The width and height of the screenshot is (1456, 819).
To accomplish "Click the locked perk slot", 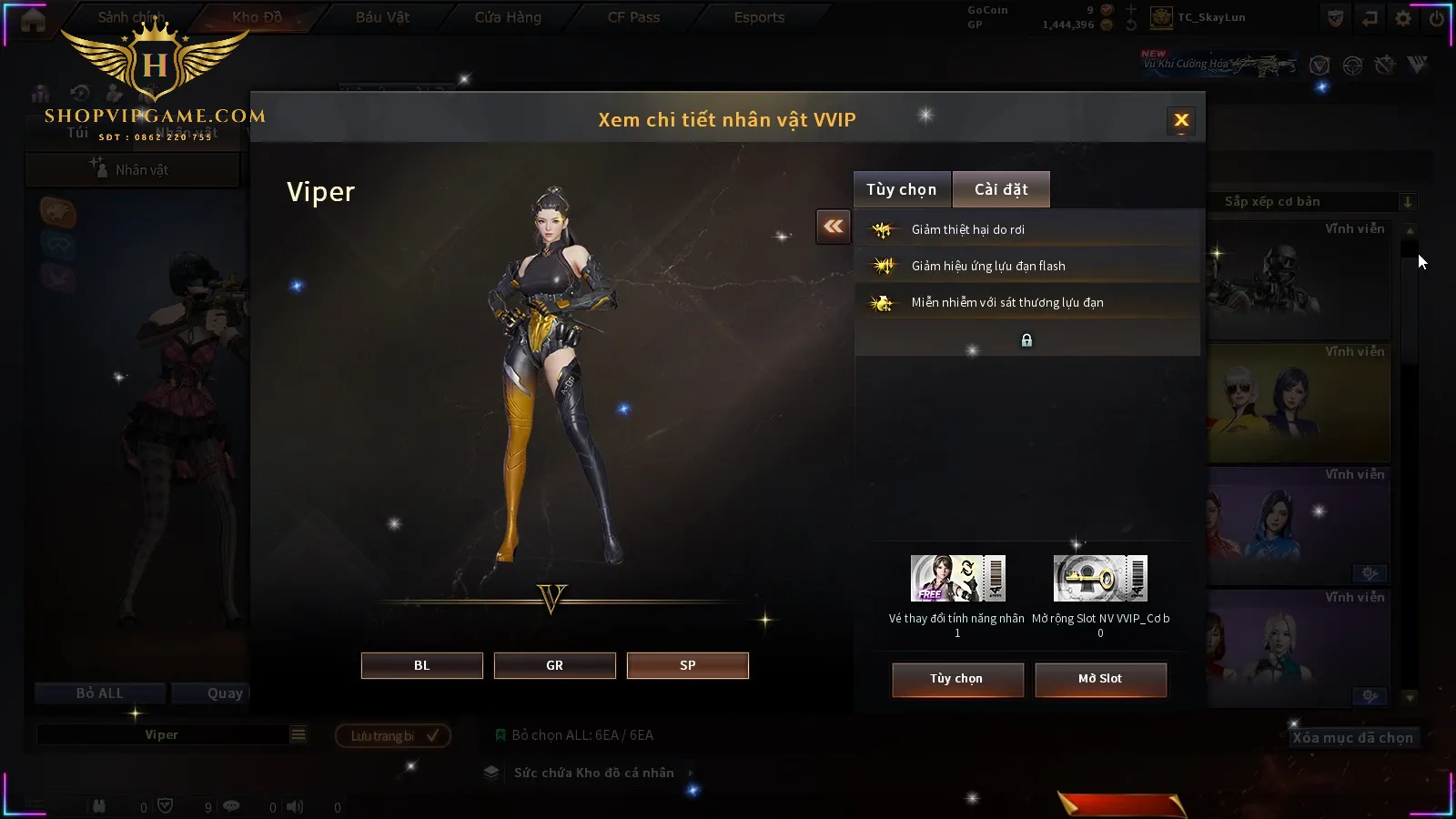I will 1026,340.
